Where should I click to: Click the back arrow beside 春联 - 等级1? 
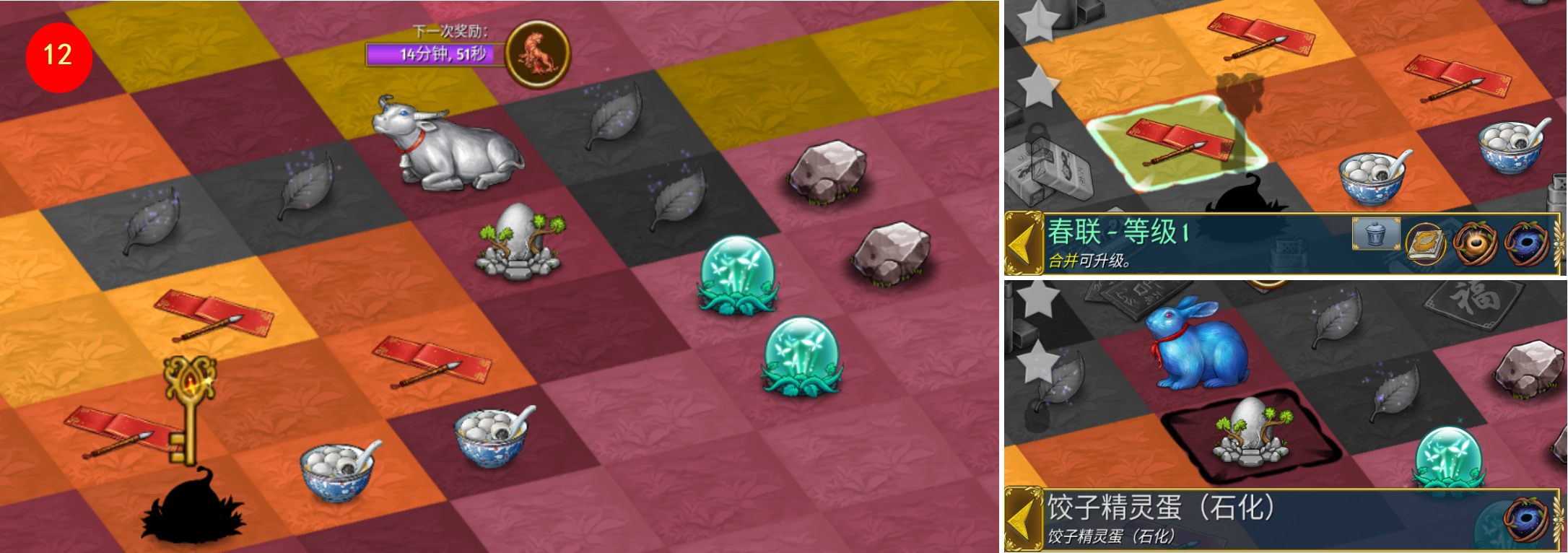pos(1023,243)
